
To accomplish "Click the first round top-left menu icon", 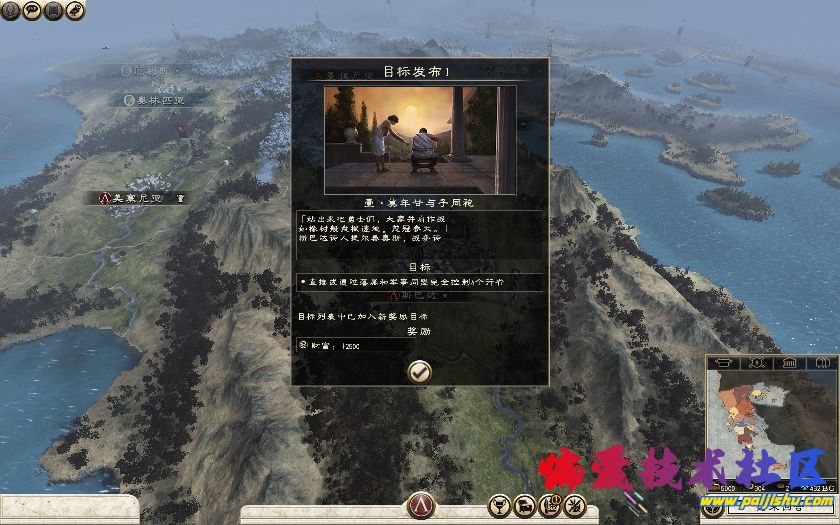I will pos(11,10).
